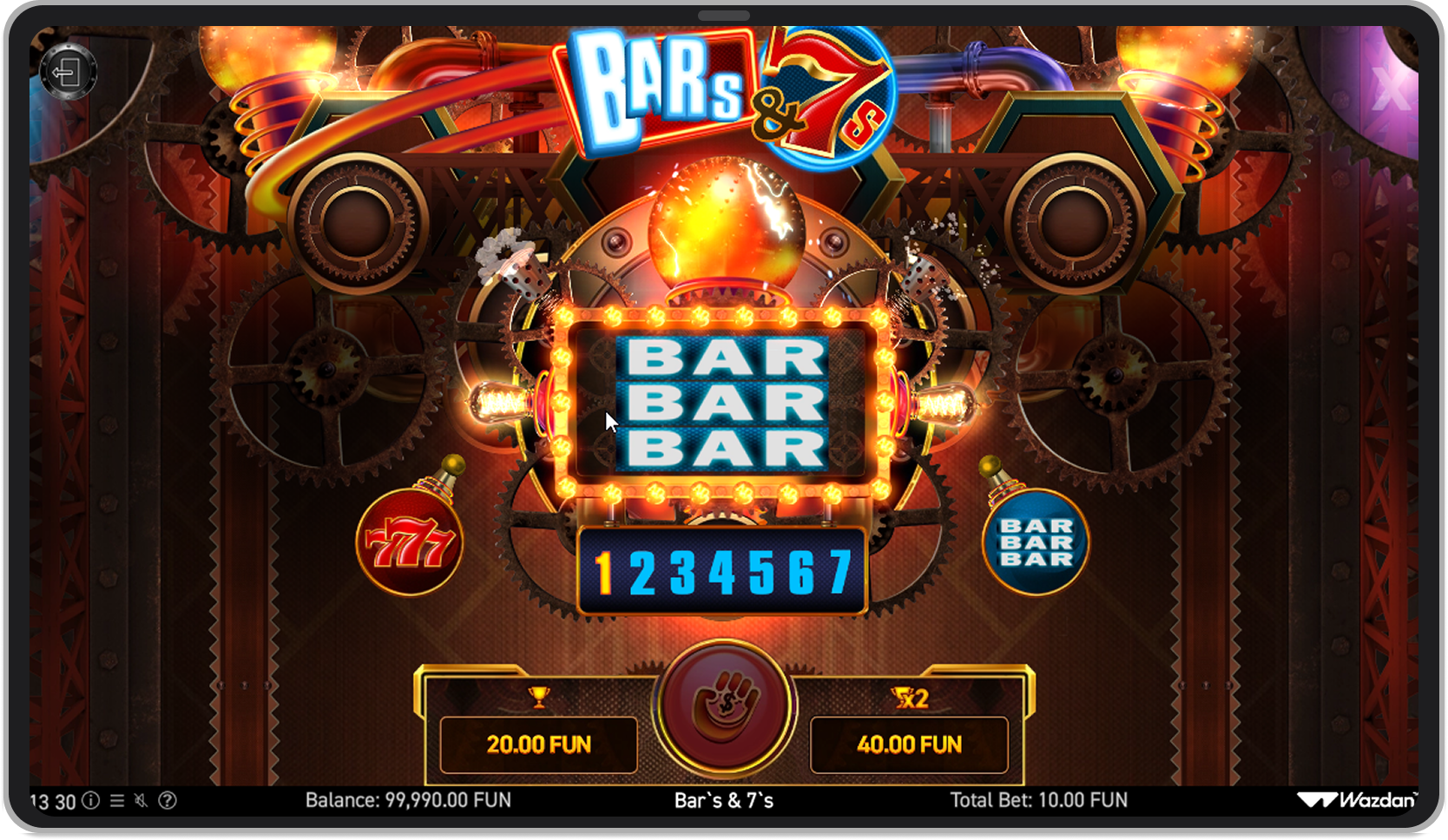Click the clock display showing 13 30
This screenshot has width=1448, height=840.
50,801
